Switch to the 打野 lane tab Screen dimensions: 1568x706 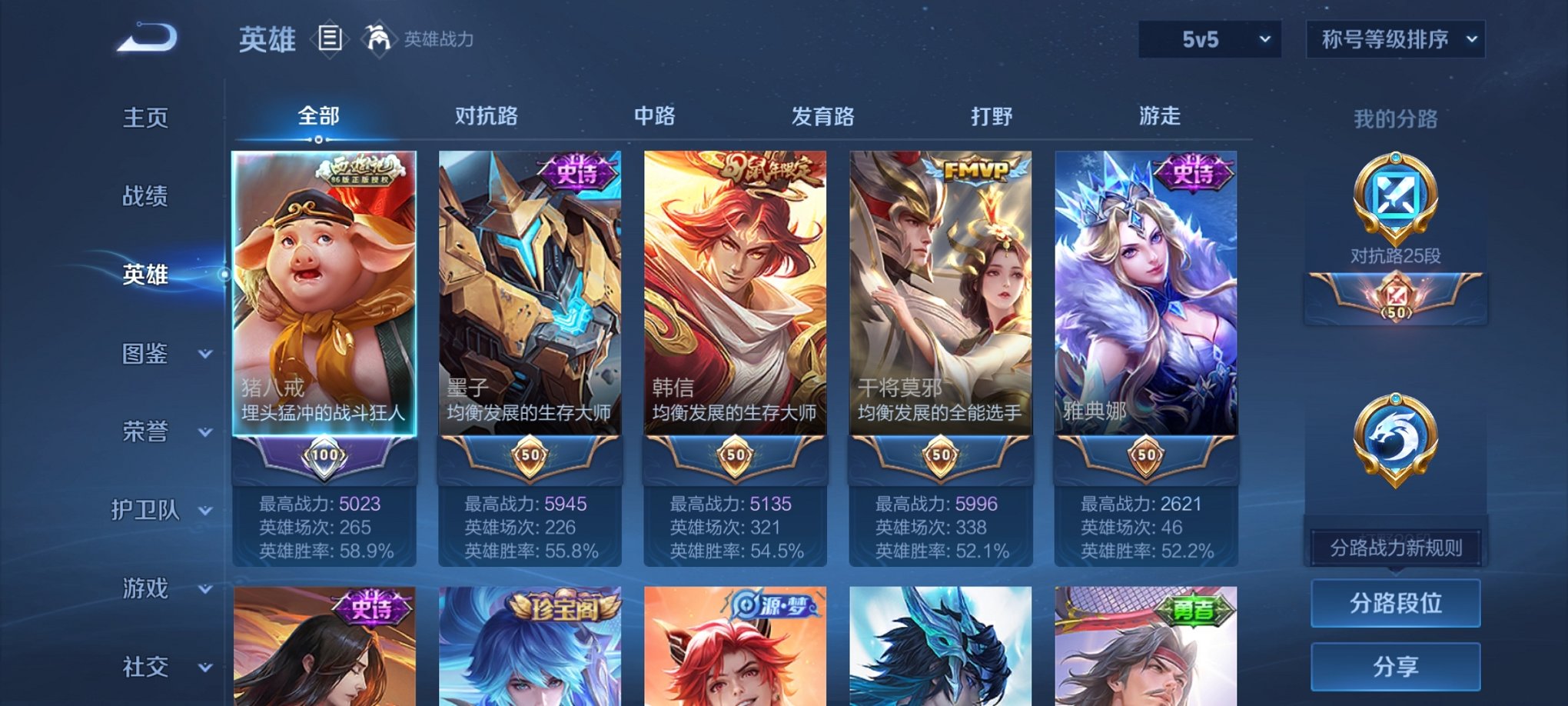[x=990, y=116]
